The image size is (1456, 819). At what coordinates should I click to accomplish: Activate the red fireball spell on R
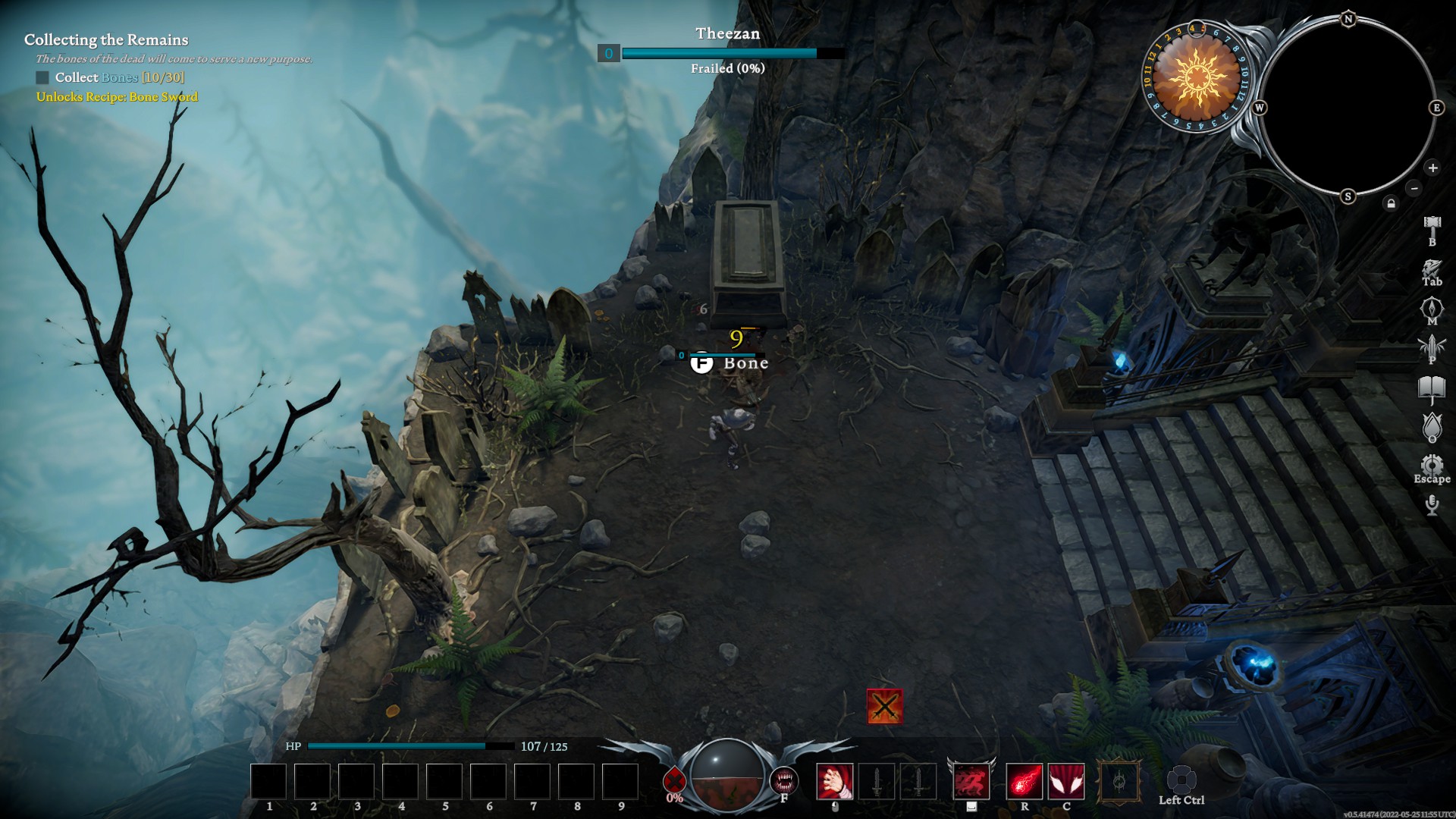tap(1024, 782)
